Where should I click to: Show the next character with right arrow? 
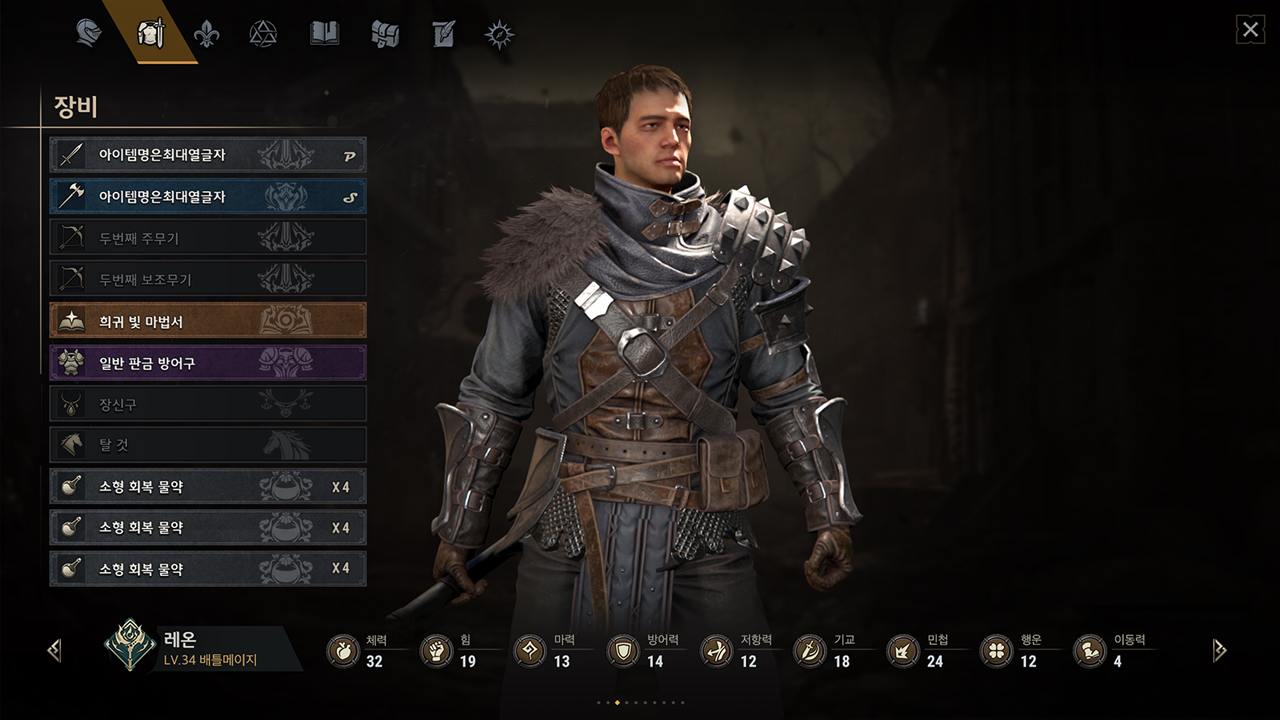click(x=1219, y=651)
